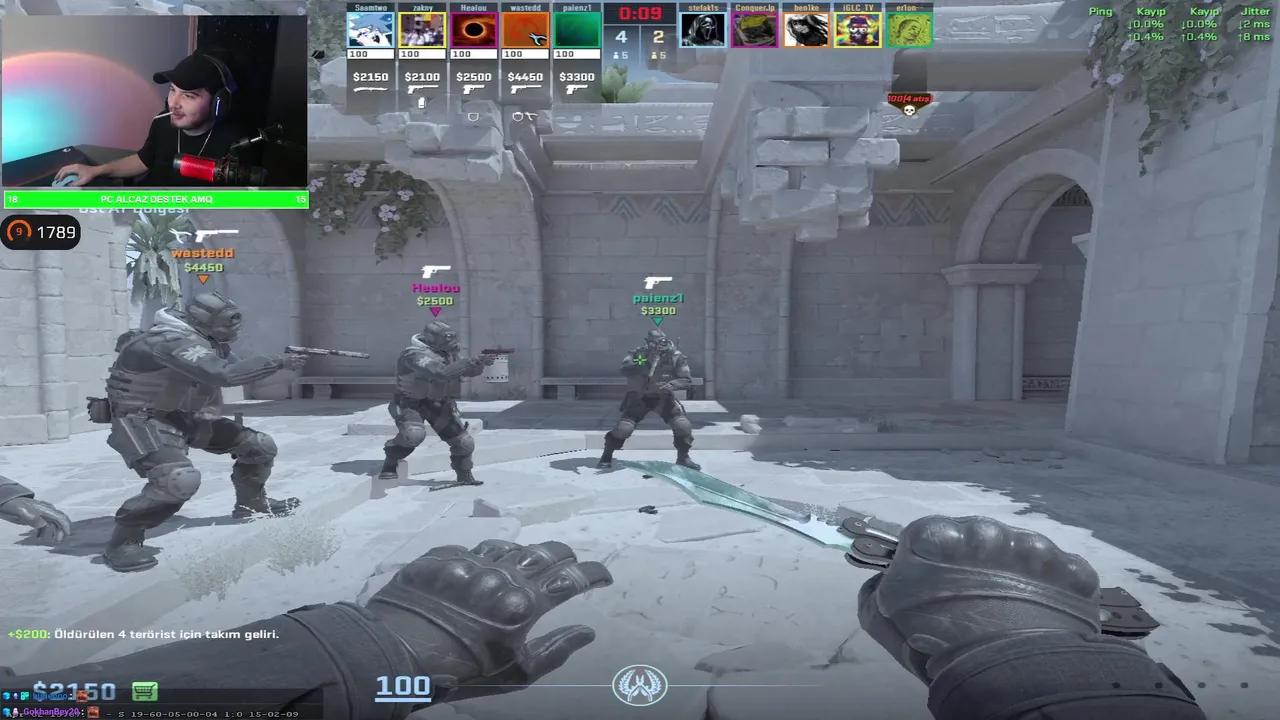The width and height of the screenshot is (1280, 720).
Task: Click the emote icon in GokhanBey20's chat message
Action: [92, 712]
